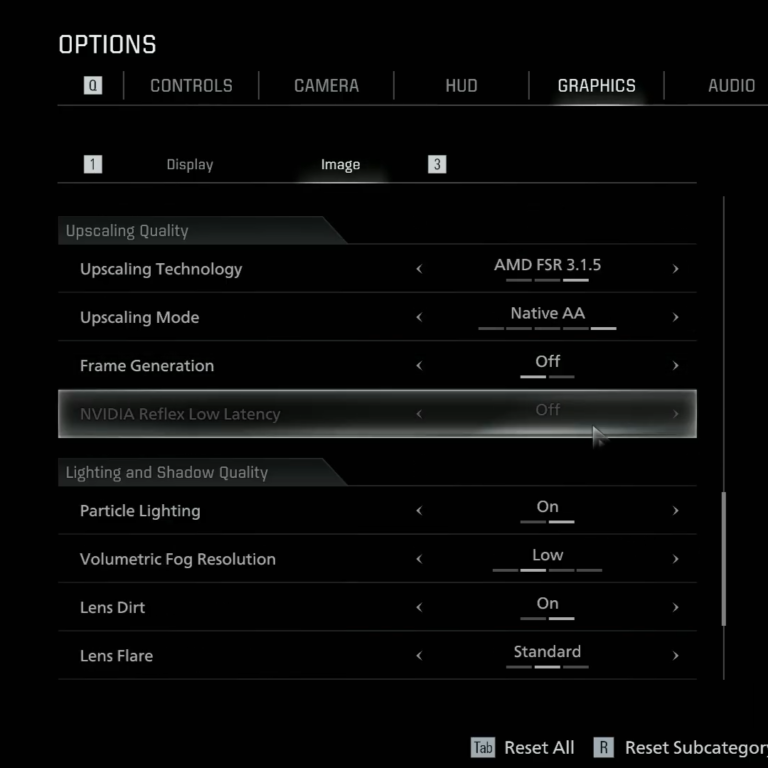Change Lens Flare to next option
The width and height of the screenshot is (768, 768).
tap(676, 656)
